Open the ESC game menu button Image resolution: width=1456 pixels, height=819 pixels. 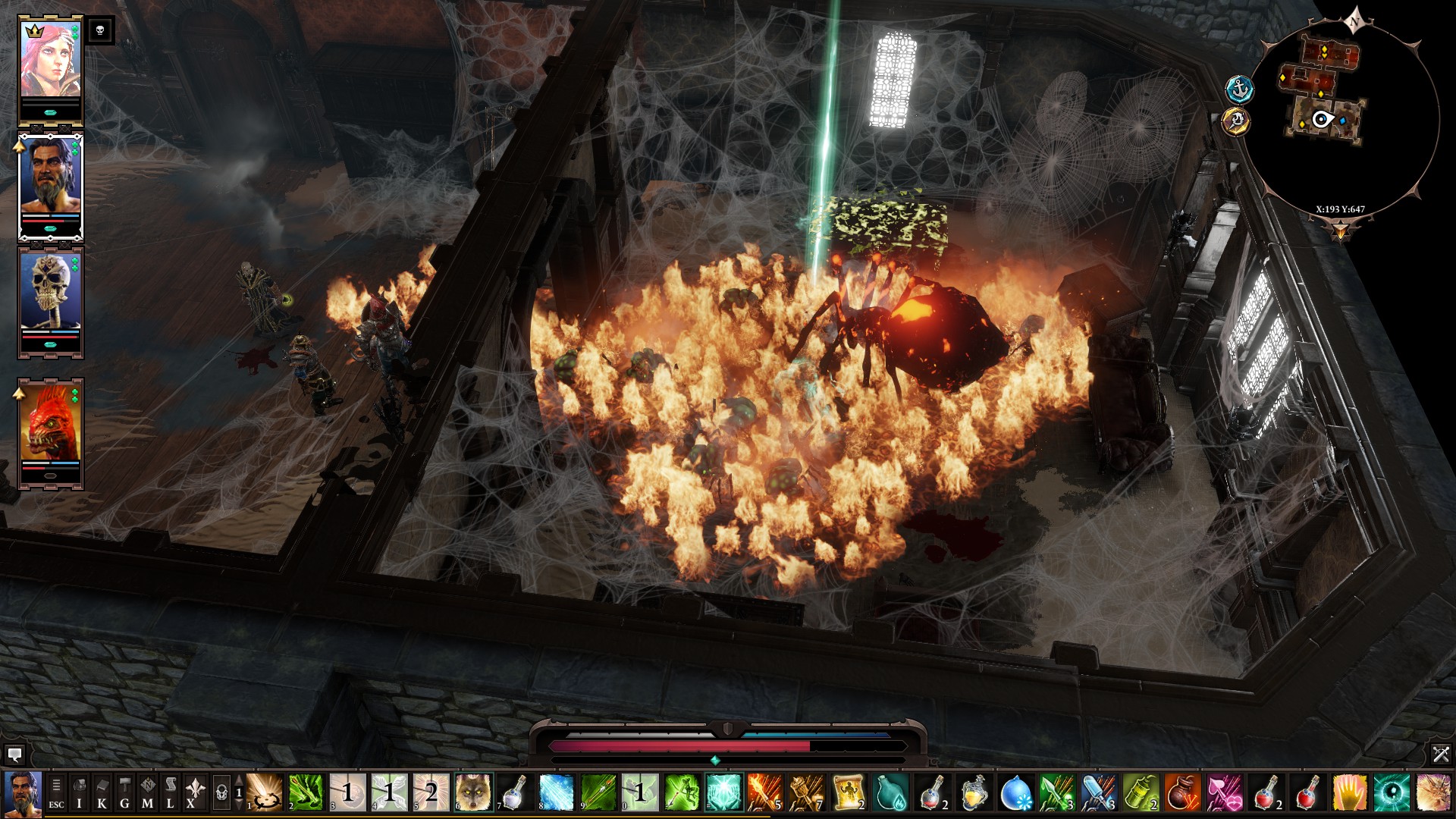pyautogui.click(x=56, y=793)
